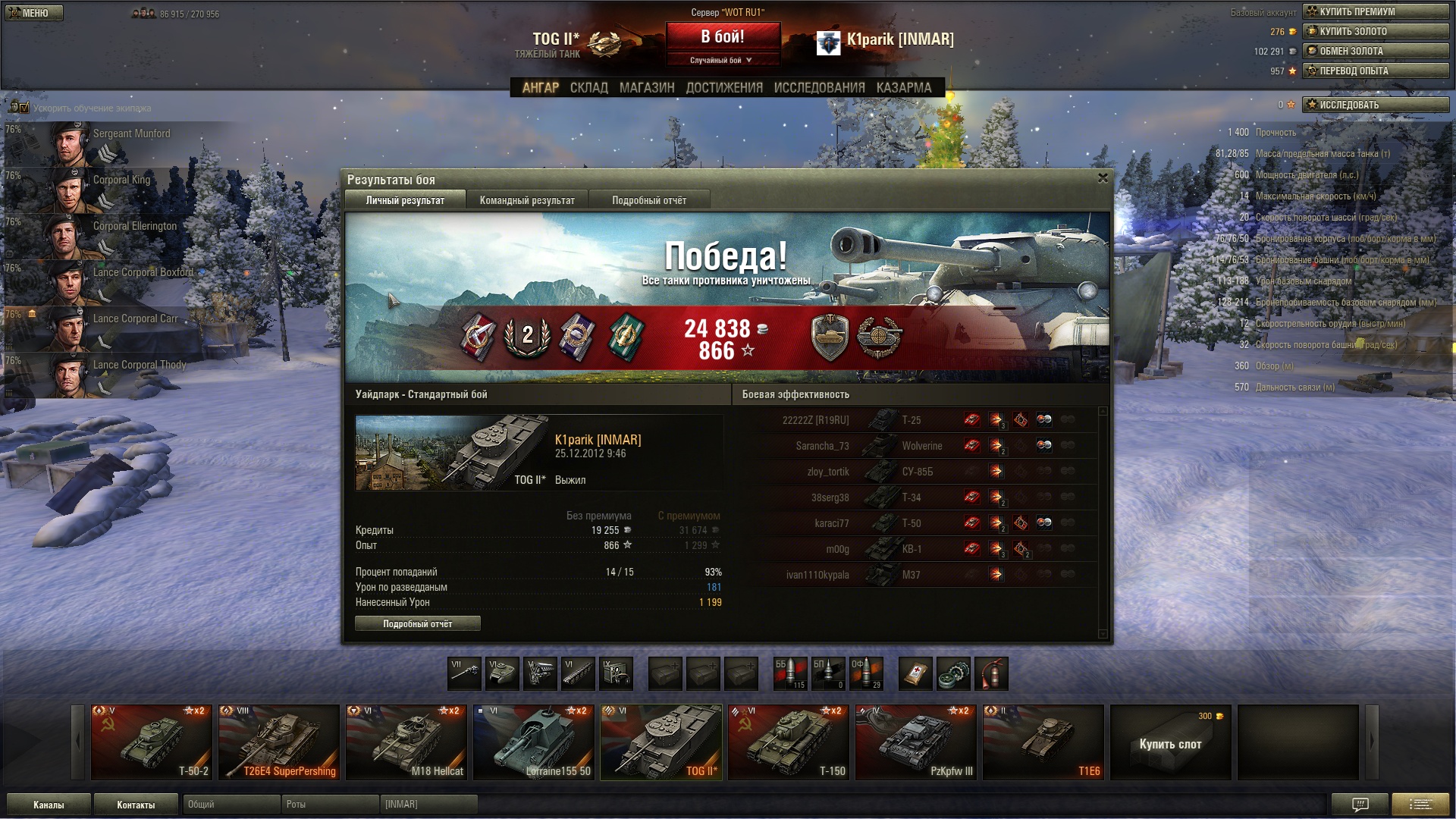This screenshot has width=1456, height=819.
Task: Open the Подробный отчёт tab
Action: click(648, 200)
